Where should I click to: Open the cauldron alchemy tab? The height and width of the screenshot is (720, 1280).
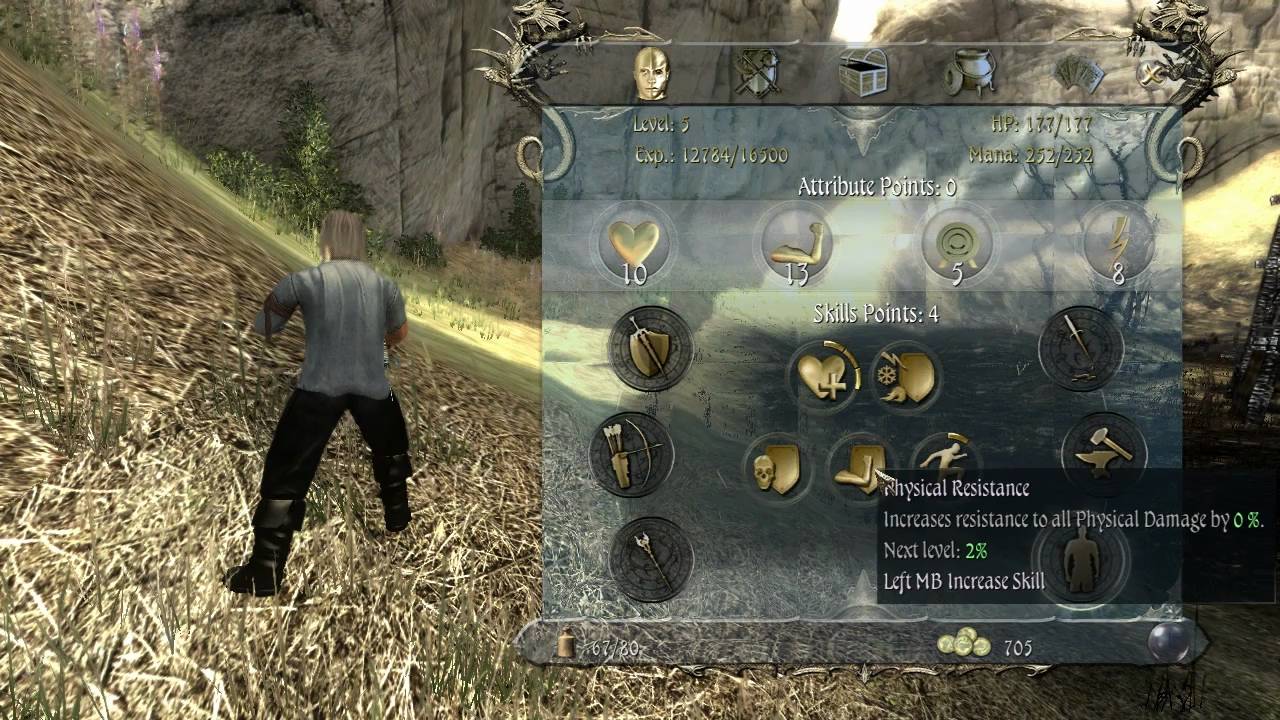coord(969,73)
